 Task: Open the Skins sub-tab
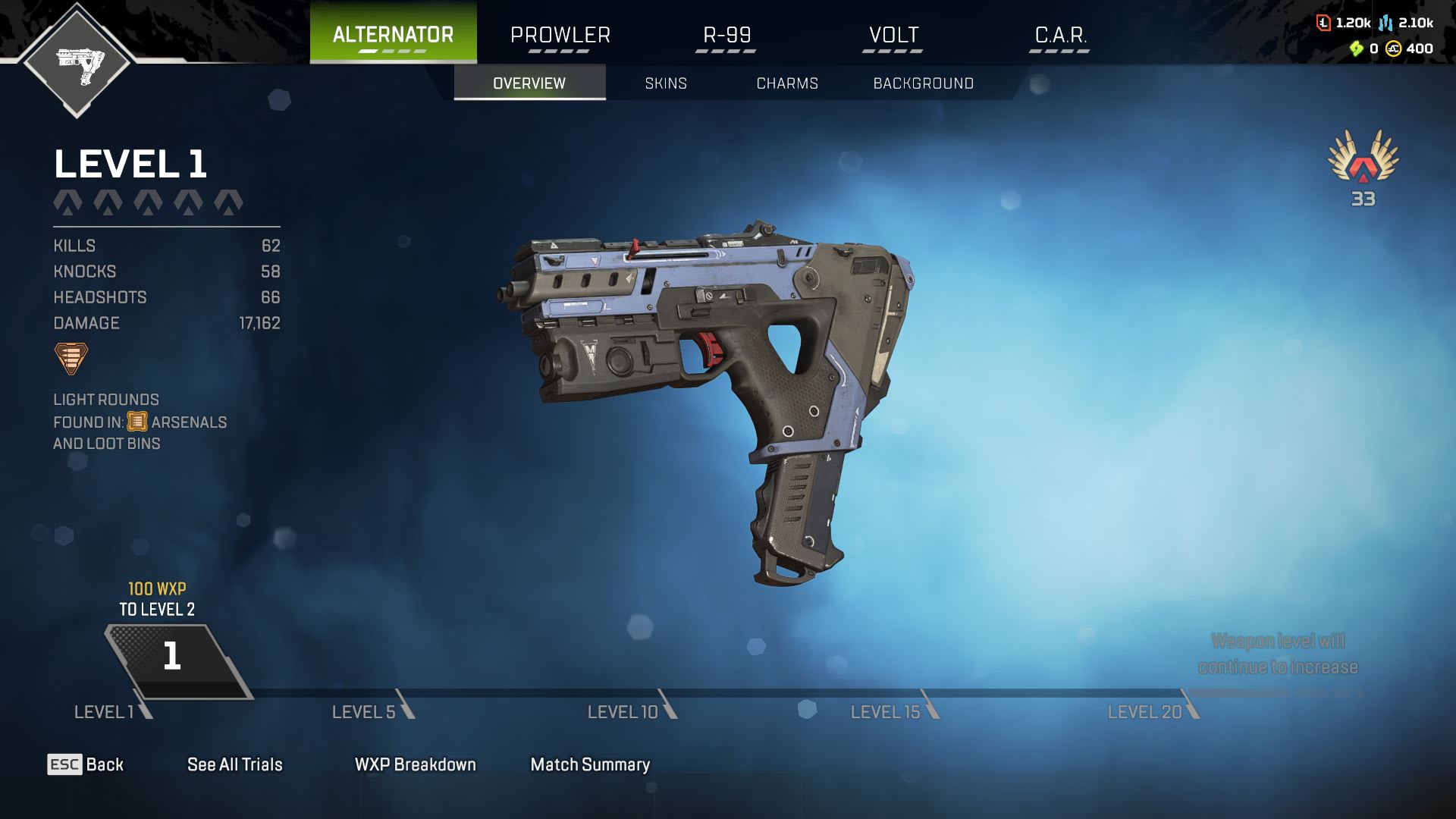(666, 83)
